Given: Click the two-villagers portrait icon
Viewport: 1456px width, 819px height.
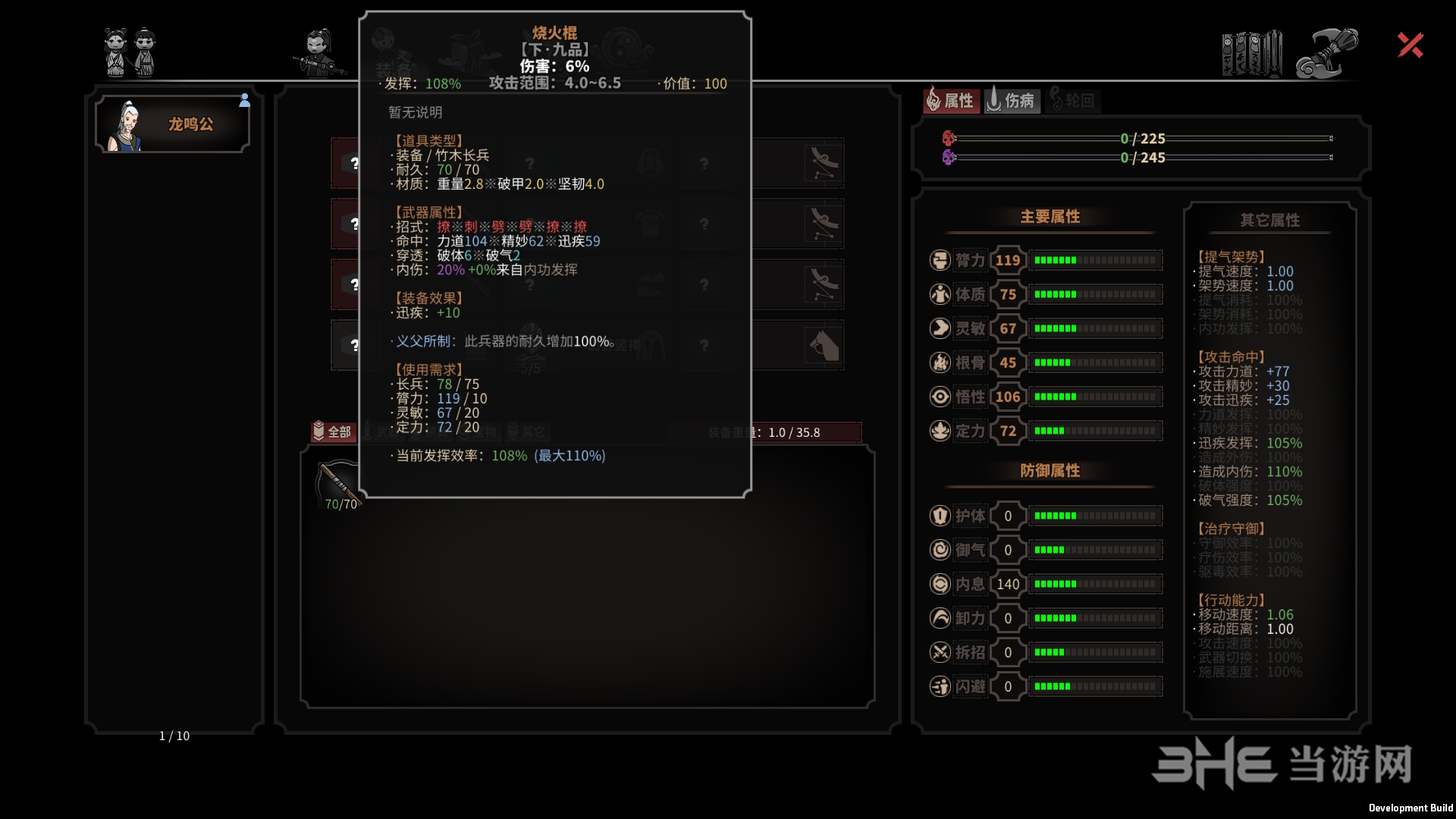Looking at the screenshot, I should pyautogui.click(x=130, y=52).
